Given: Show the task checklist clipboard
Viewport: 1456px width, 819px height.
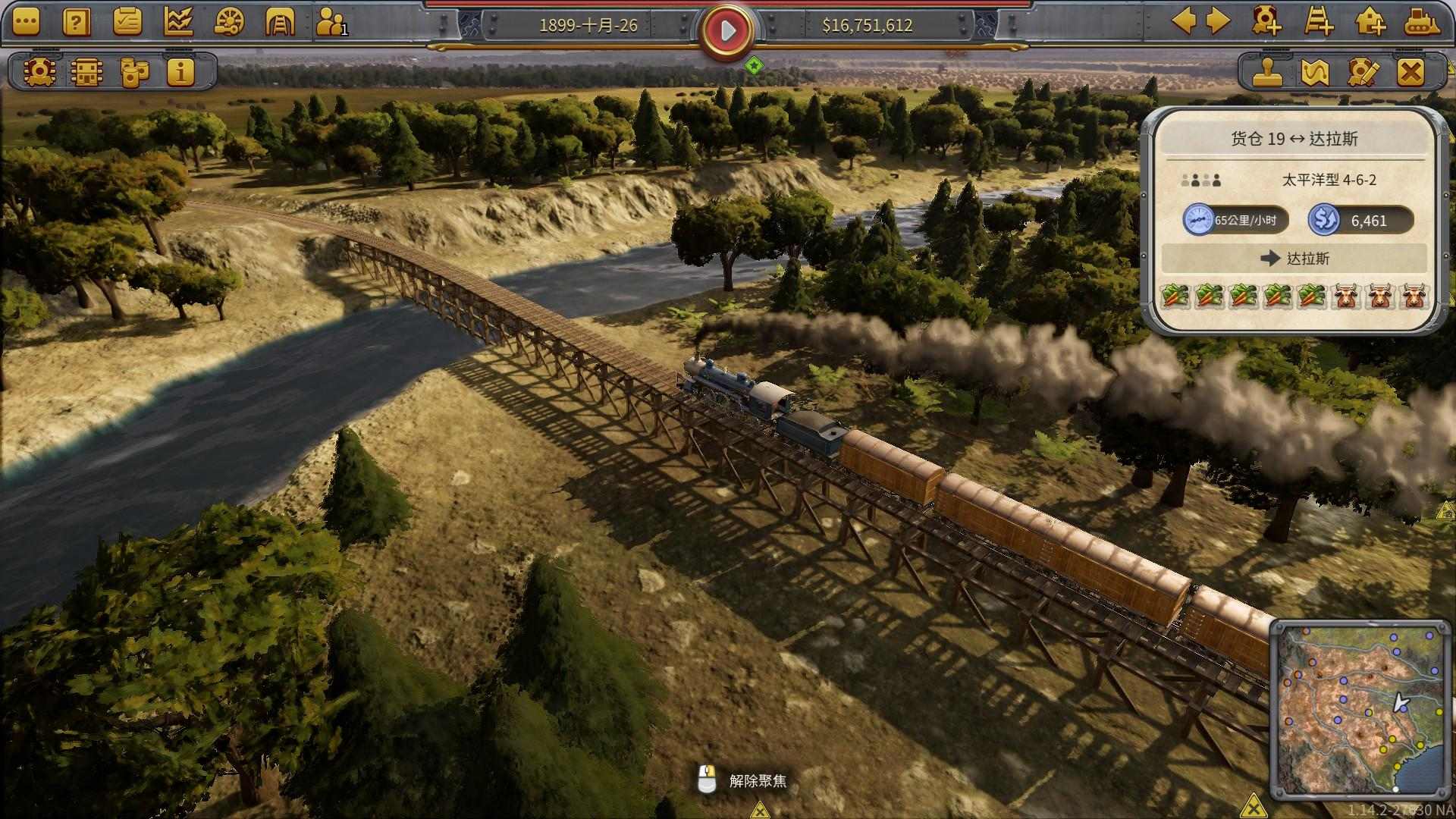Looking at the screenshot, I should [x=127, y=23].
